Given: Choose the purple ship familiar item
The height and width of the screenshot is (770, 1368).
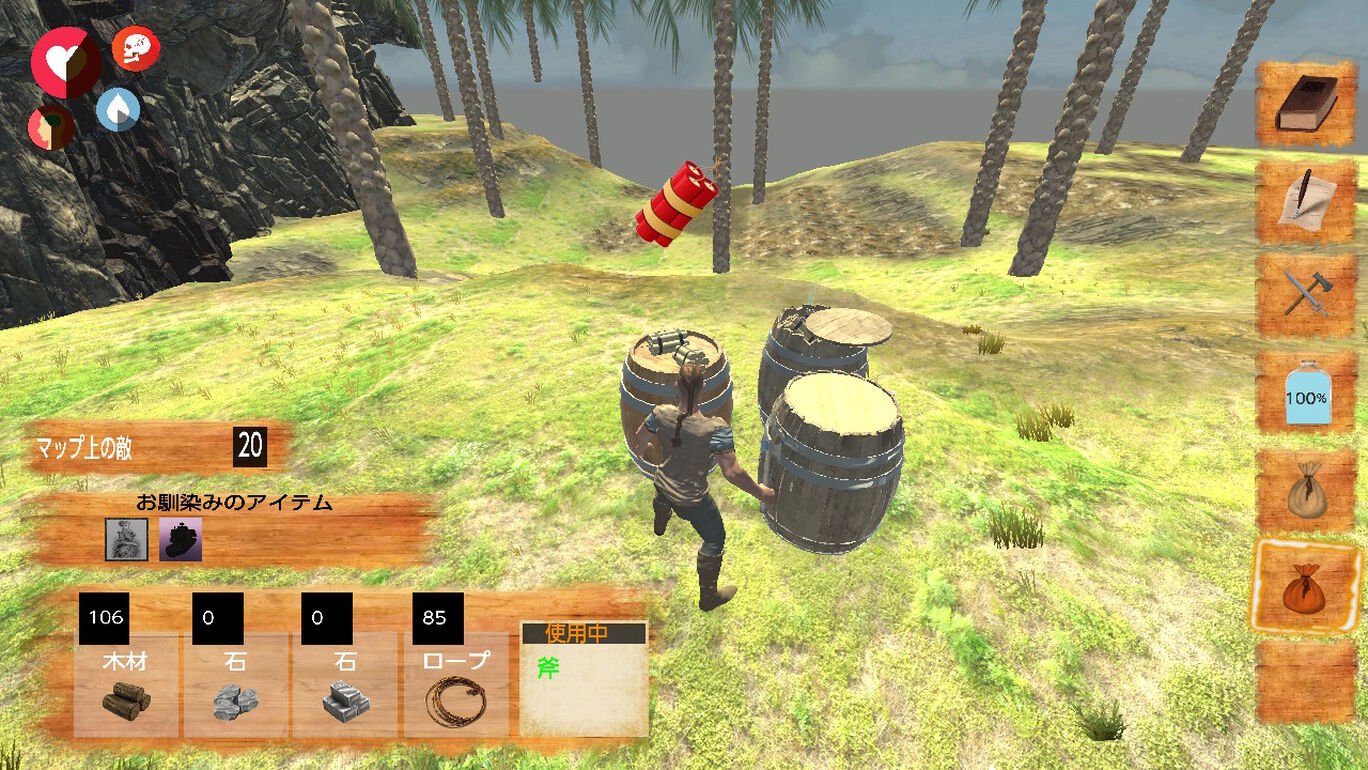Looking at the screenshot, I should pos(181,540).
